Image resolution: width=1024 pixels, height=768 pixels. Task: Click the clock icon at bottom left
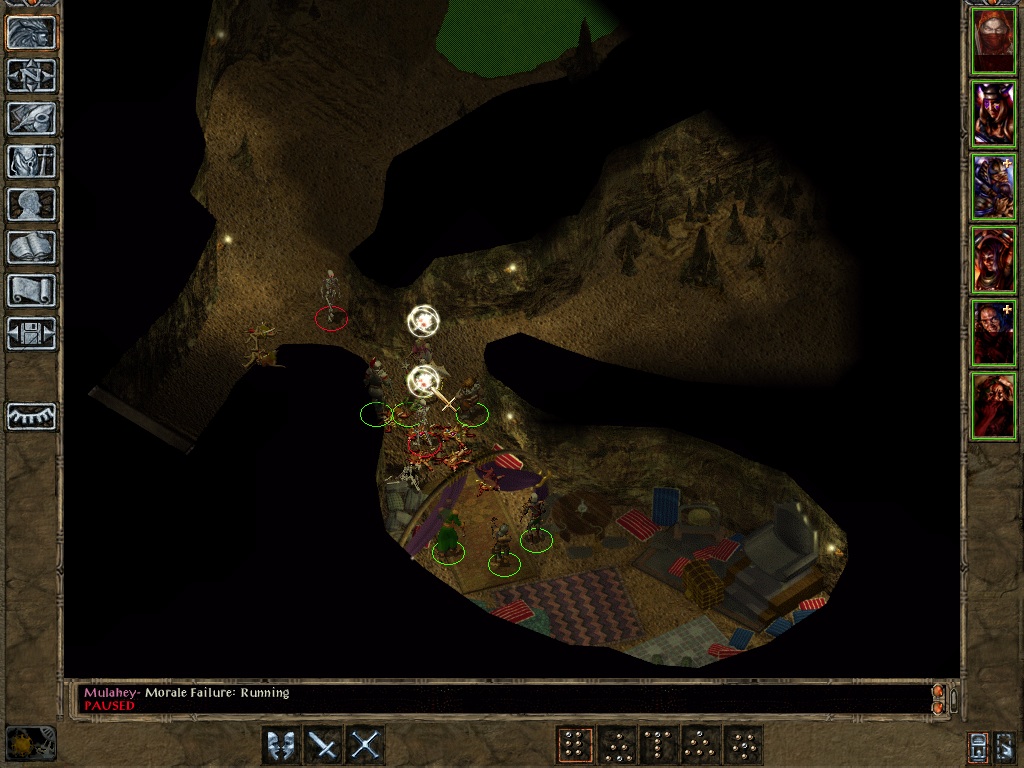tap(30, 743)
